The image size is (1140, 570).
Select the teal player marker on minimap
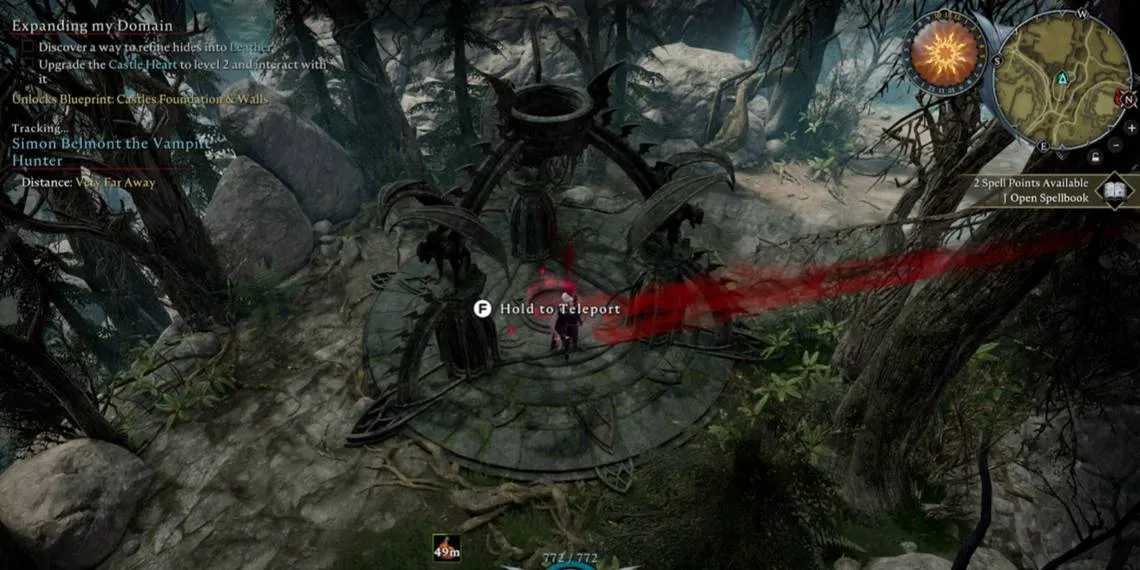(1062, 78)
